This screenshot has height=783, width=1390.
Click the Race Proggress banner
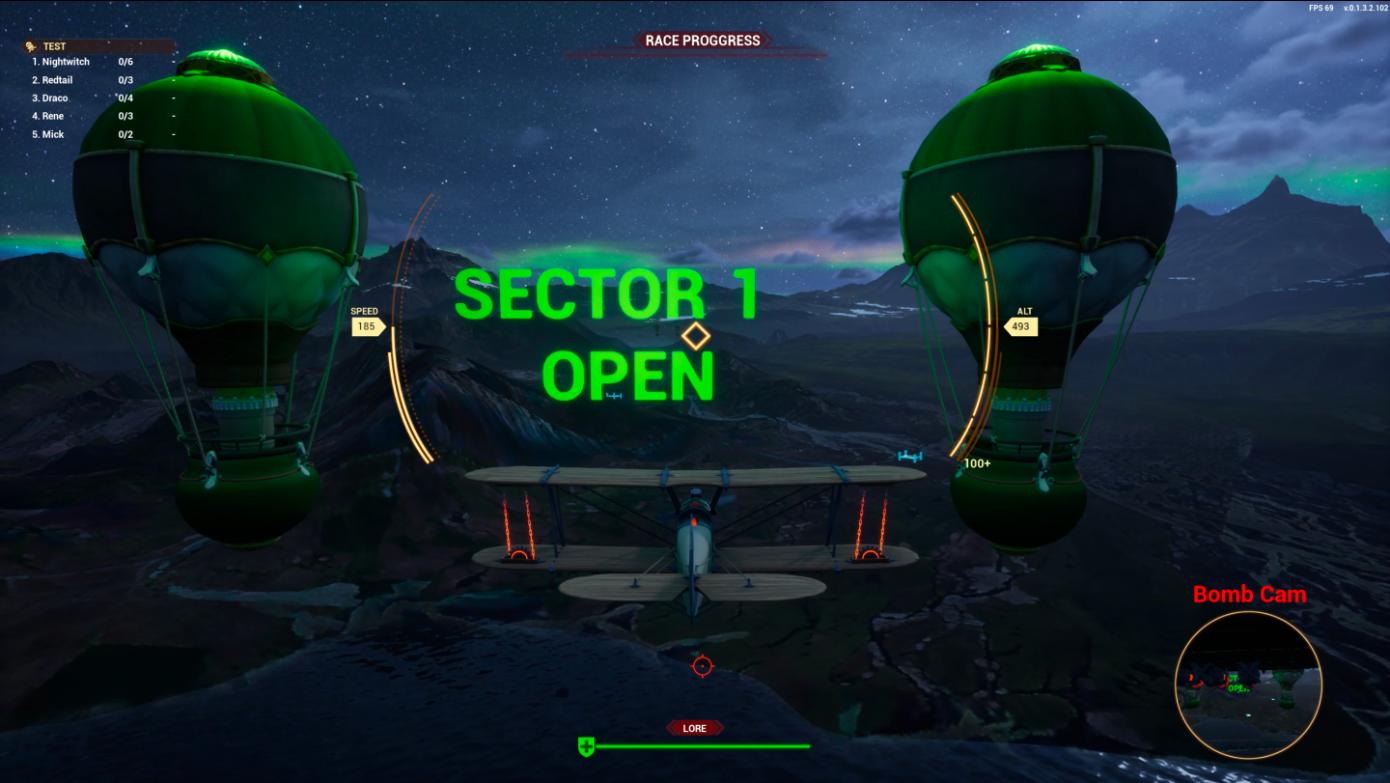tap(702, 41)
